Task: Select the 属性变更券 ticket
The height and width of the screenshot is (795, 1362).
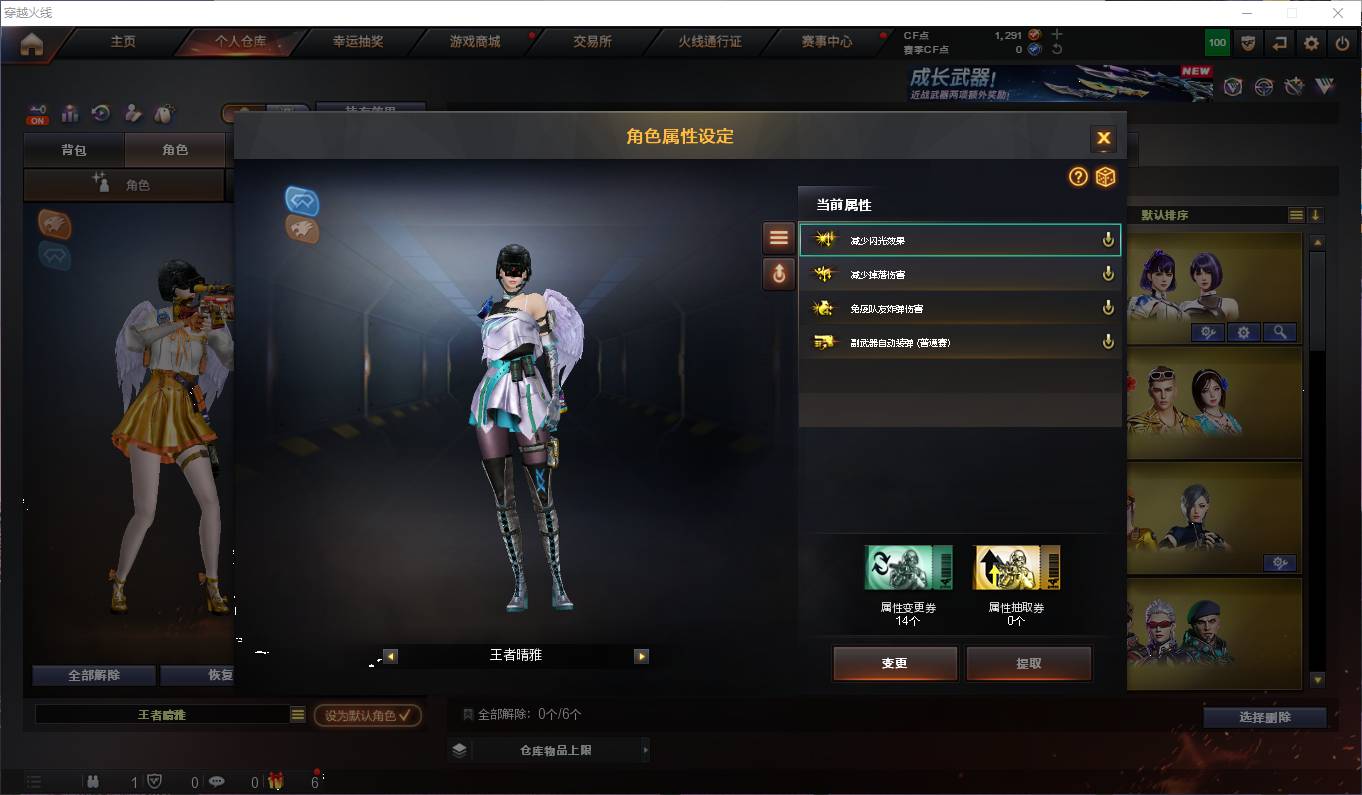Action: pos(908,568)
